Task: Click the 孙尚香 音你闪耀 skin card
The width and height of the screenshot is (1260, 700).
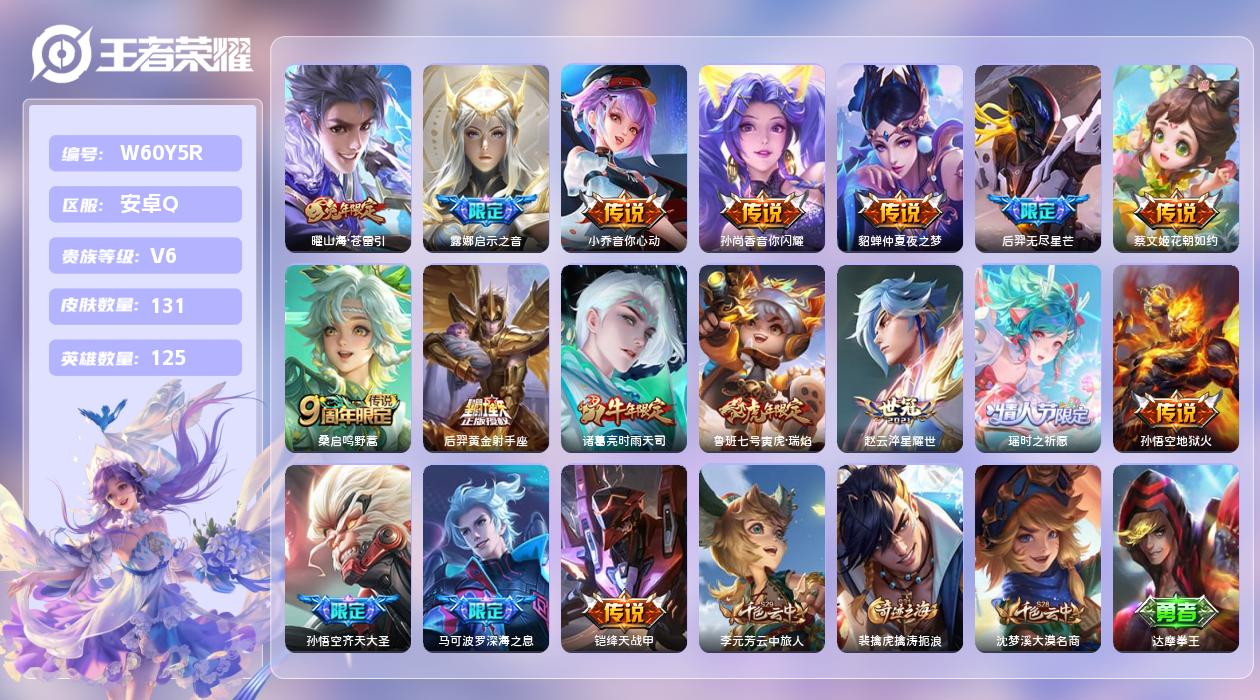Action: pos(762,158)
